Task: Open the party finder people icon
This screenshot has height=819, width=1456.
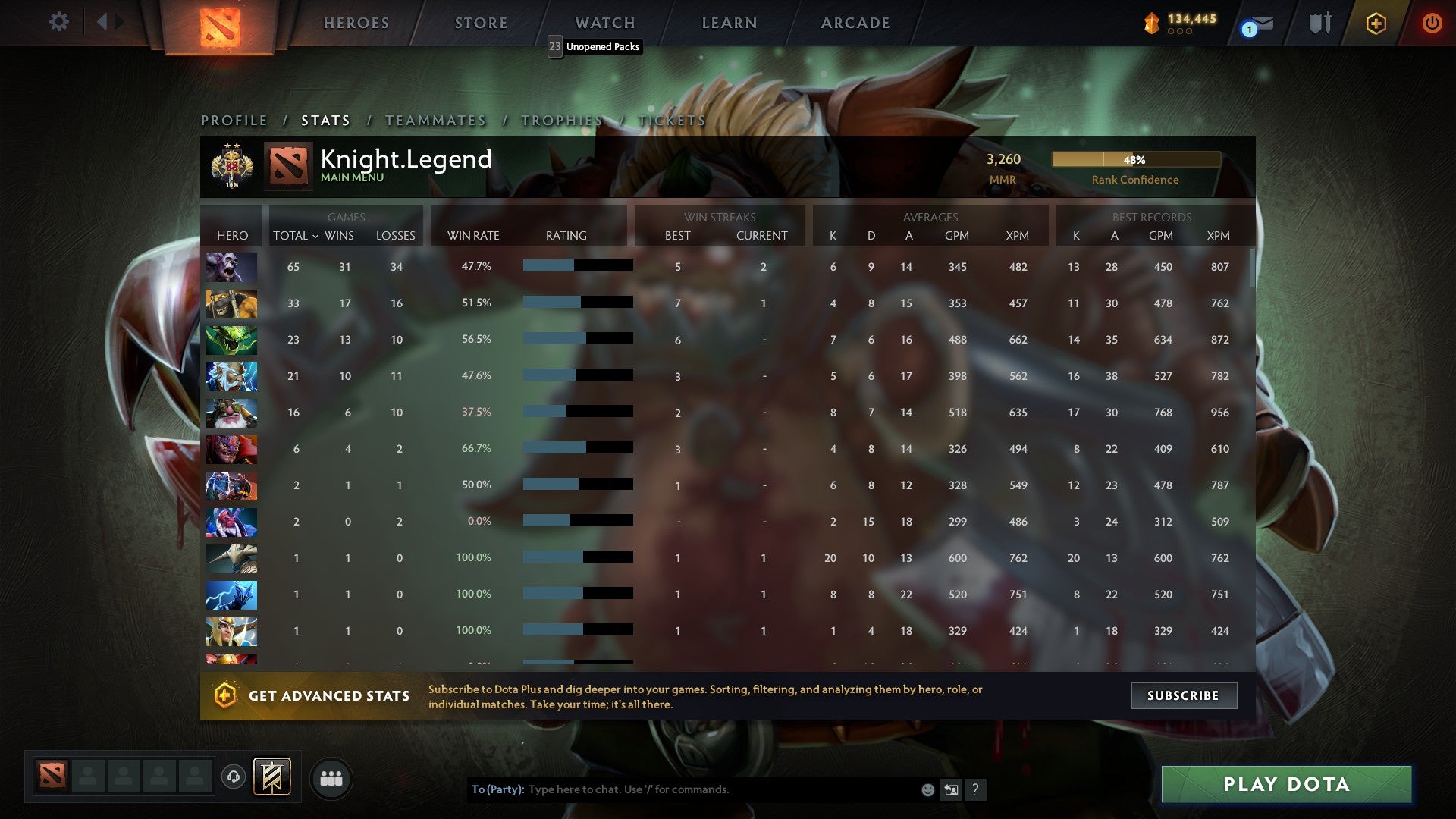Action: [x=331, y=777]
